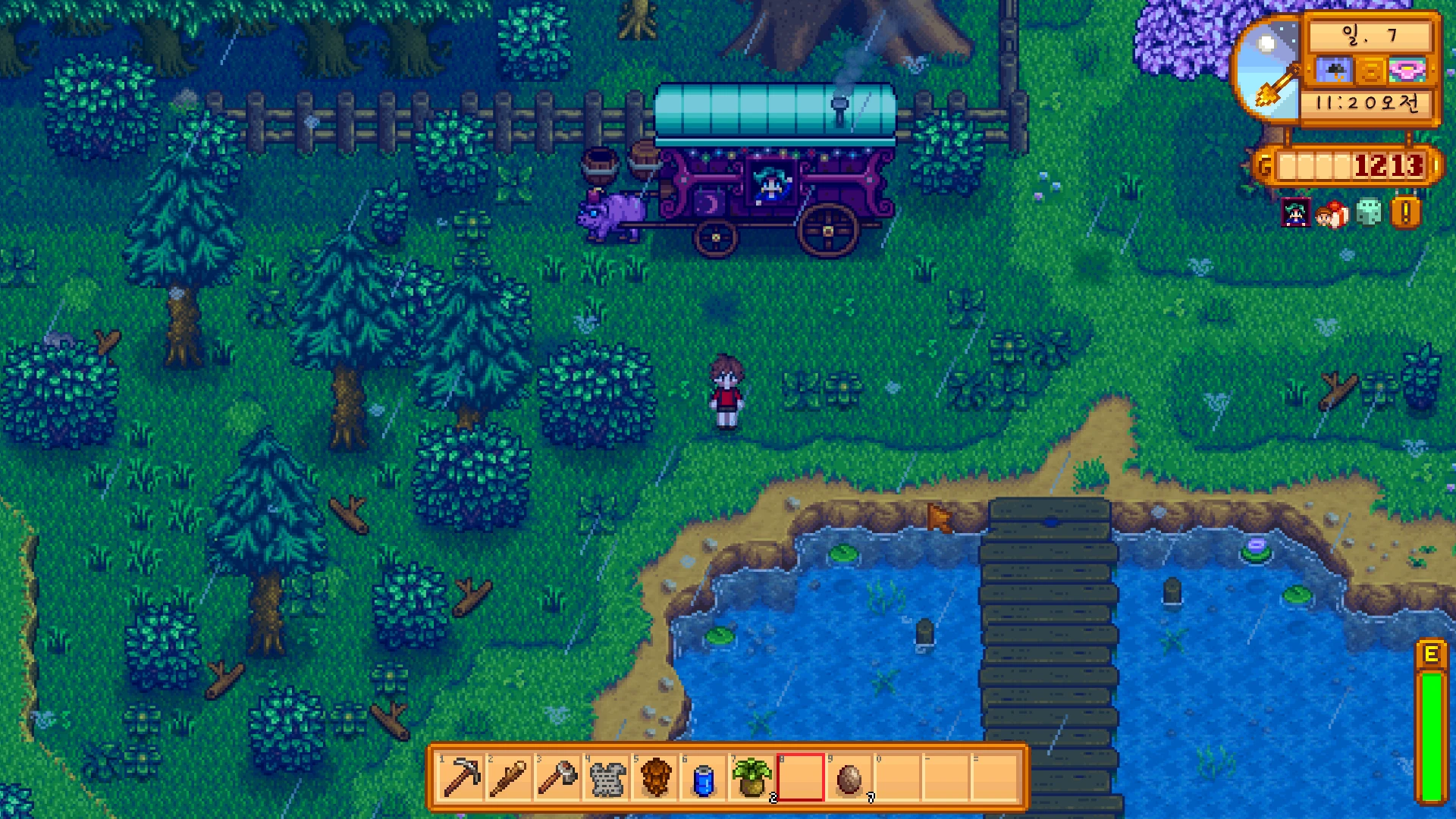
Task: Choose the axe tool slot
Action: pos(557,777)
